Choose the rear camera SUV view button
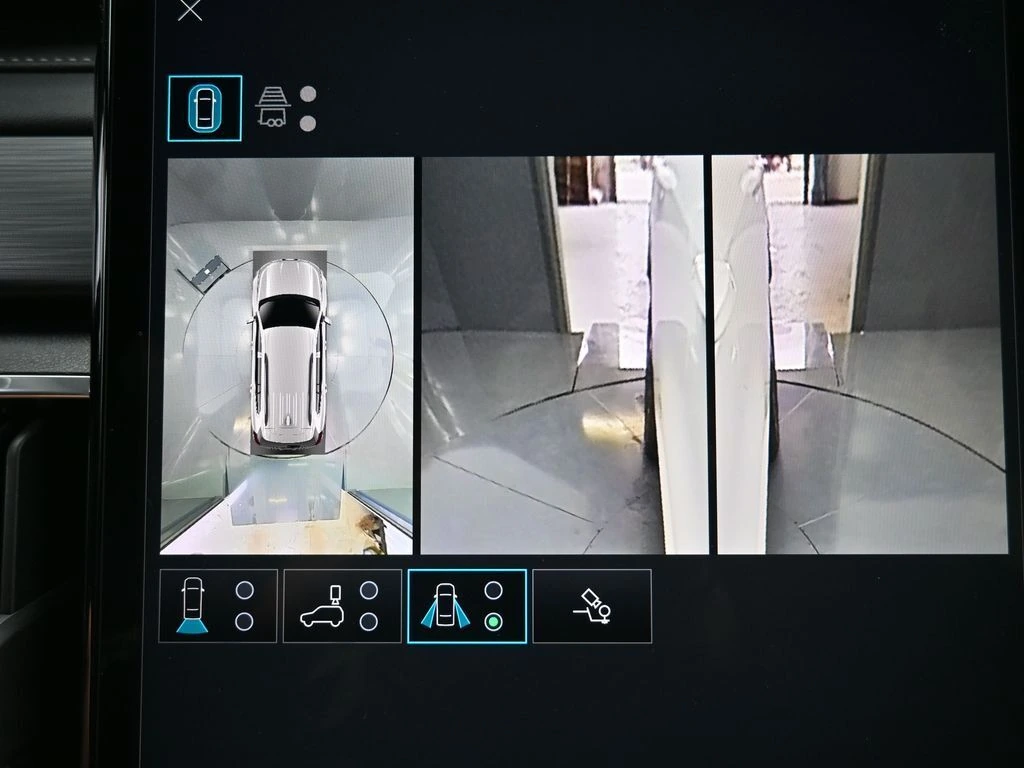The height and width of the screenshot is (768, 1024). pyautogui.click(x=342, y=606)
